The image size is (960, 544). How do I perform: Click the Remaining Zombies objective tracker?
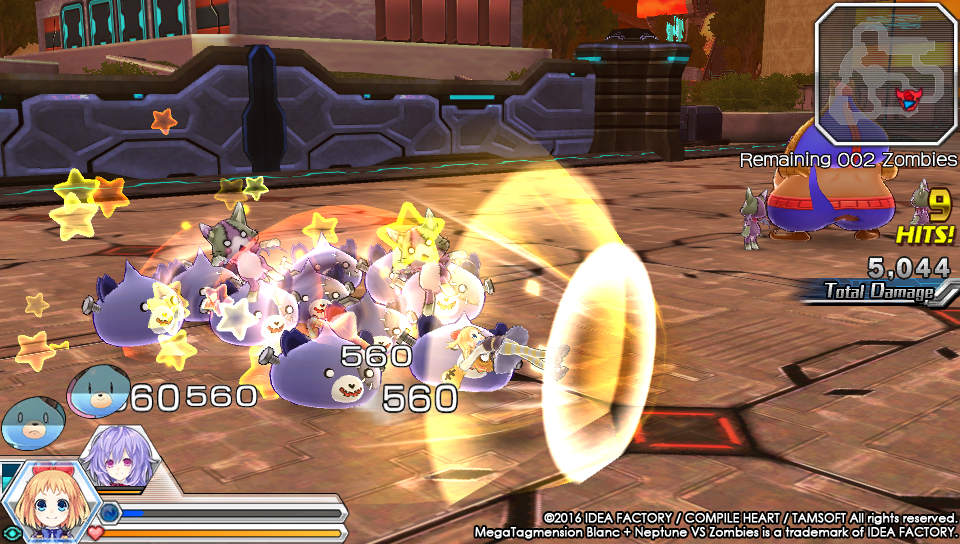[848, 160]
